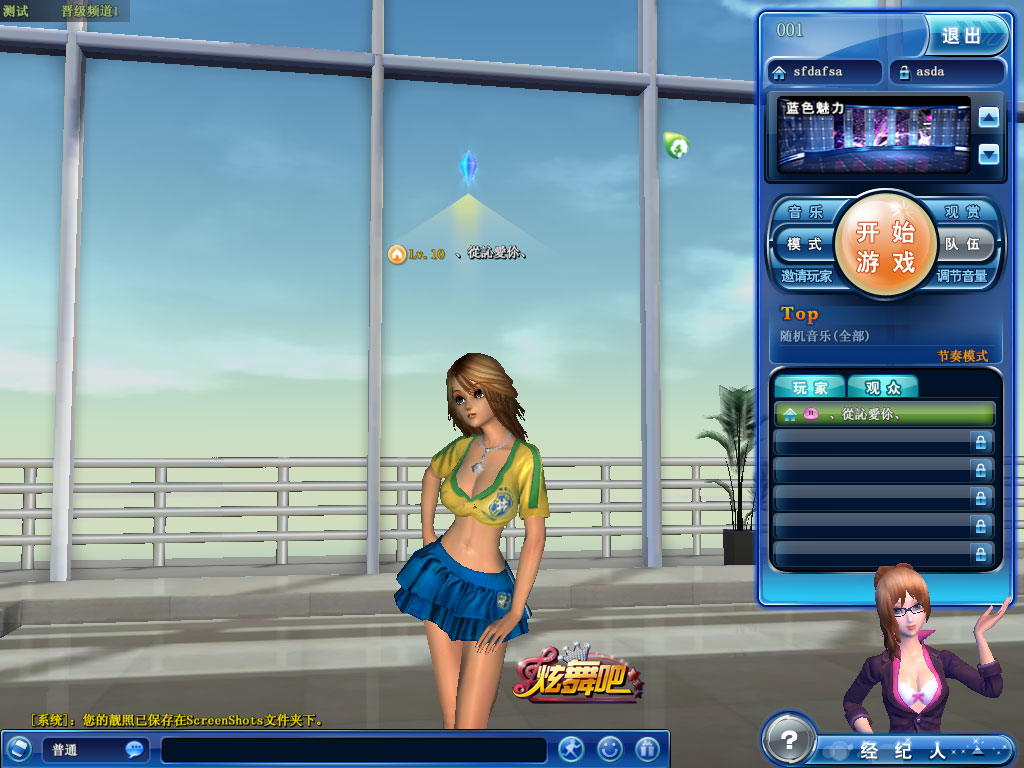
Task: Switch to the 观众 audience tab
Action: [883, 388]
